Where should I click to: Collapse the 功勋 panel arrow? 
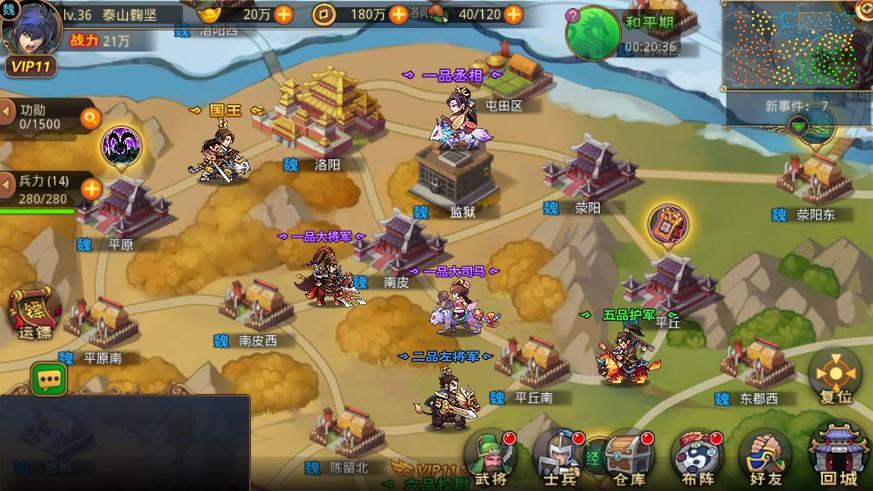(x=9, y=109)
